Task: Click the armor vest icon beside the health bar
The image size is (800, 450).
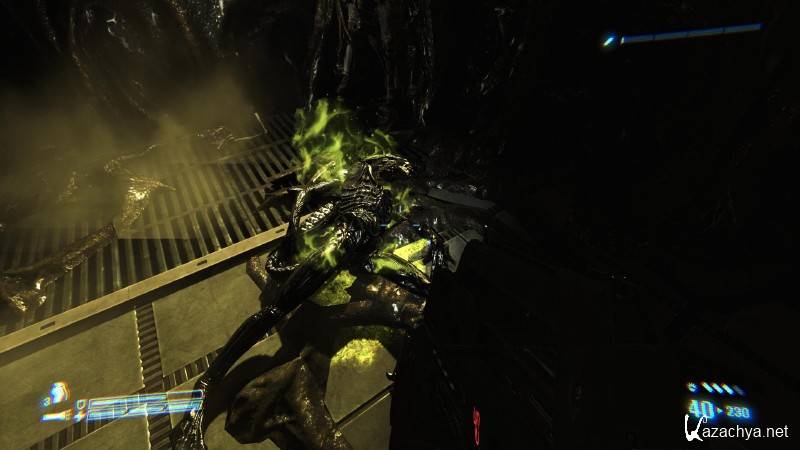Action: 58,393
